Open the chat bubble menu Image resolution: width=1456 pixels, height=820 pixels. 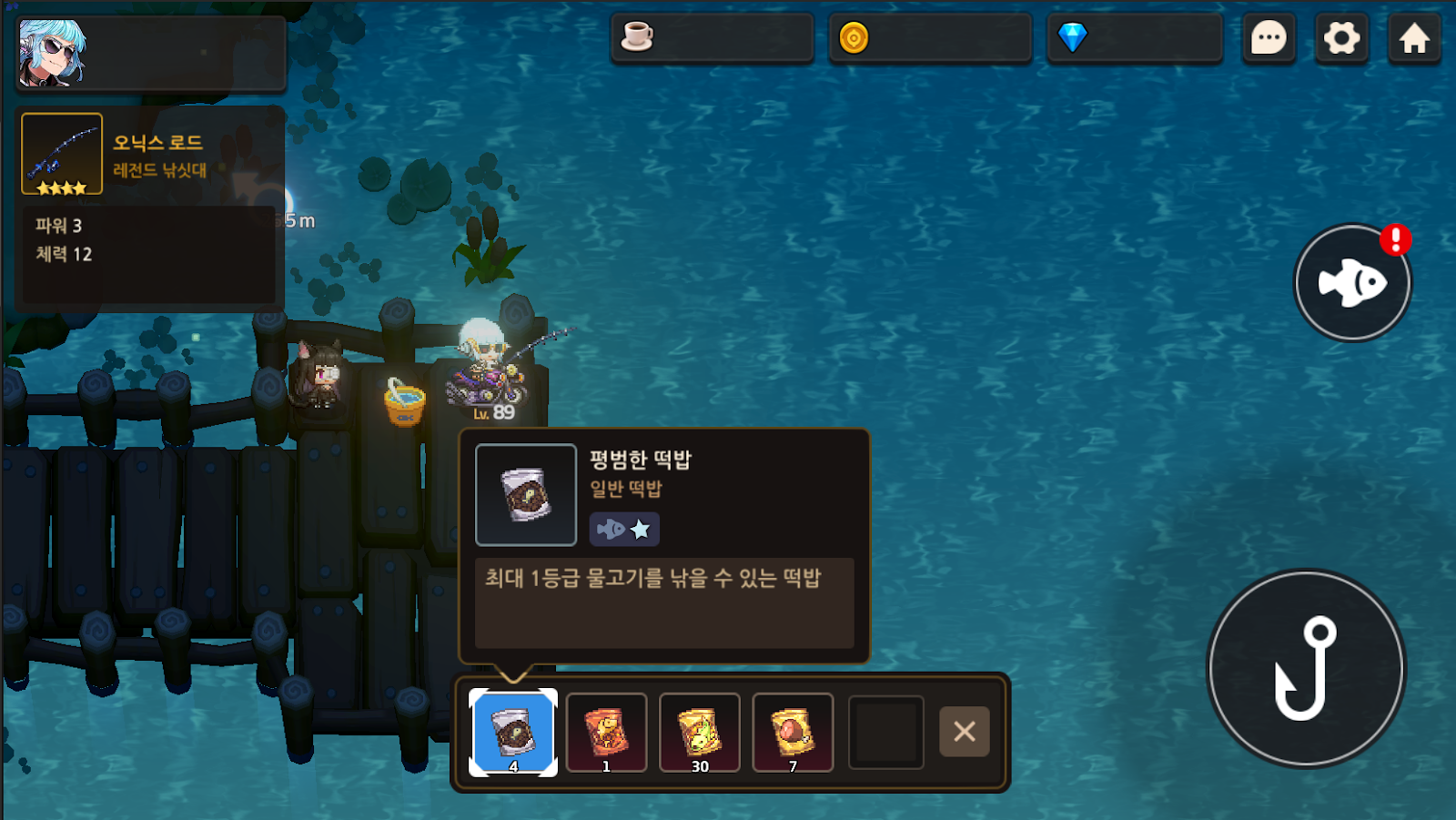tap(1269, 38)
